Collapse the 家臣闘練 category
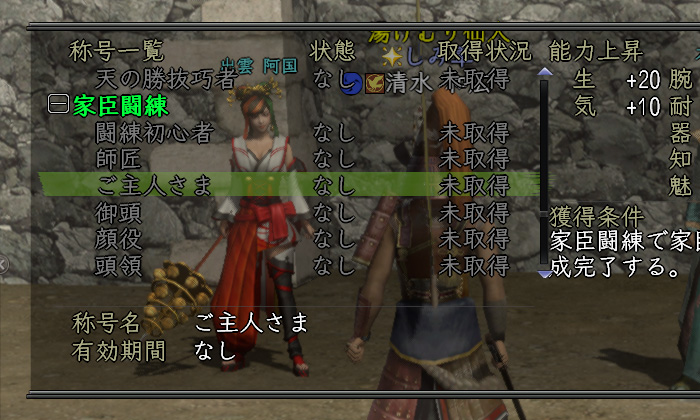 [58, 105]
